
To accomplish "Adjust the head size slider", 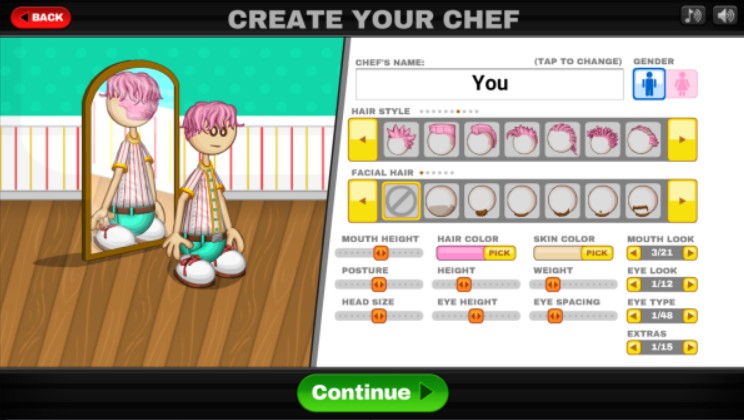I will pyautogui.click(x=379, y=316).
